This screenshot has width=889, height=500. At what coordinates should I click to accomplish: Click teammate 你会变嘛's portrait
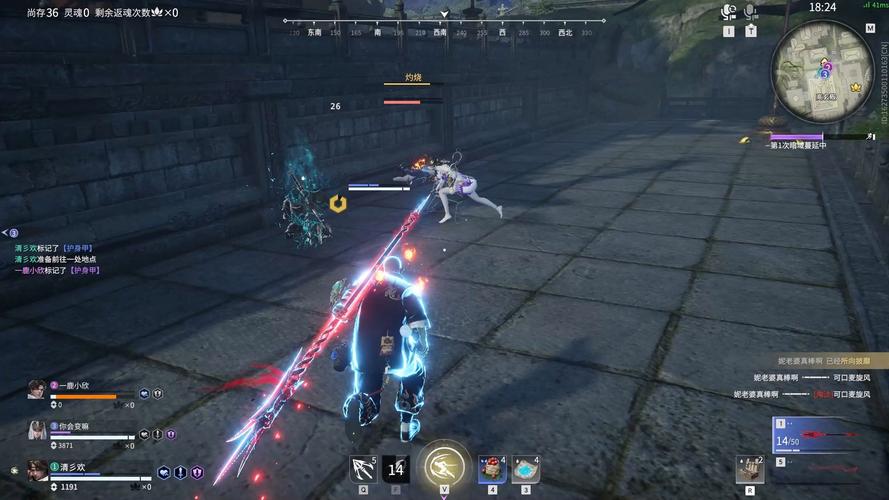click(x=37, y=429)
